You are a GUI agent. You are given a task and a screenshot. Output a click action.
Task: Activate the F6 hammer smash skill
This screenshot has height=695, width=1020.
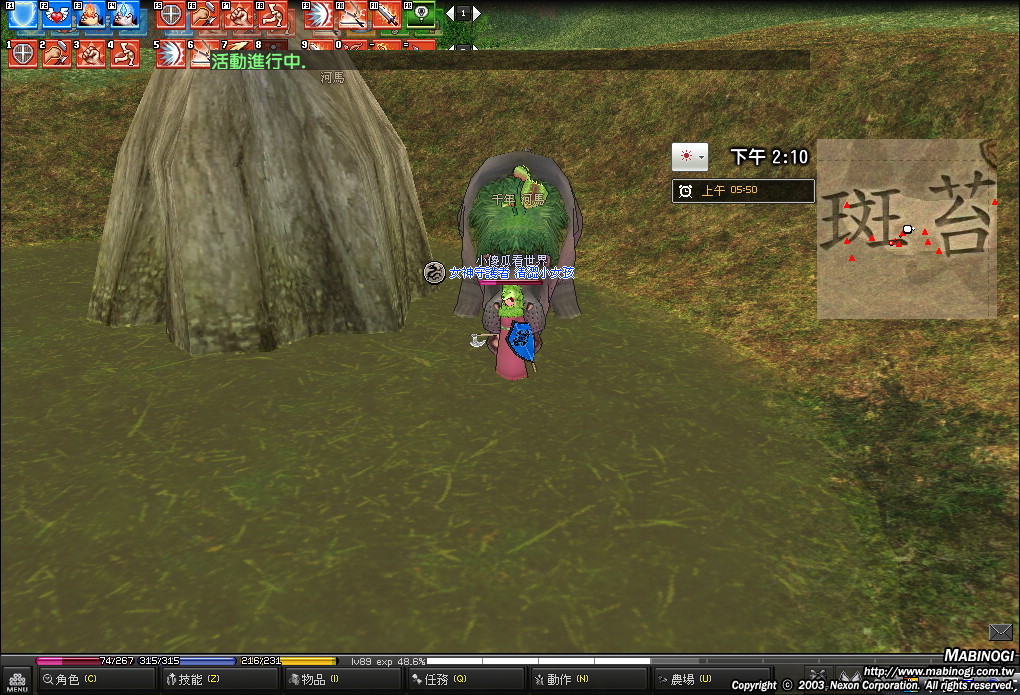point(205,14)
